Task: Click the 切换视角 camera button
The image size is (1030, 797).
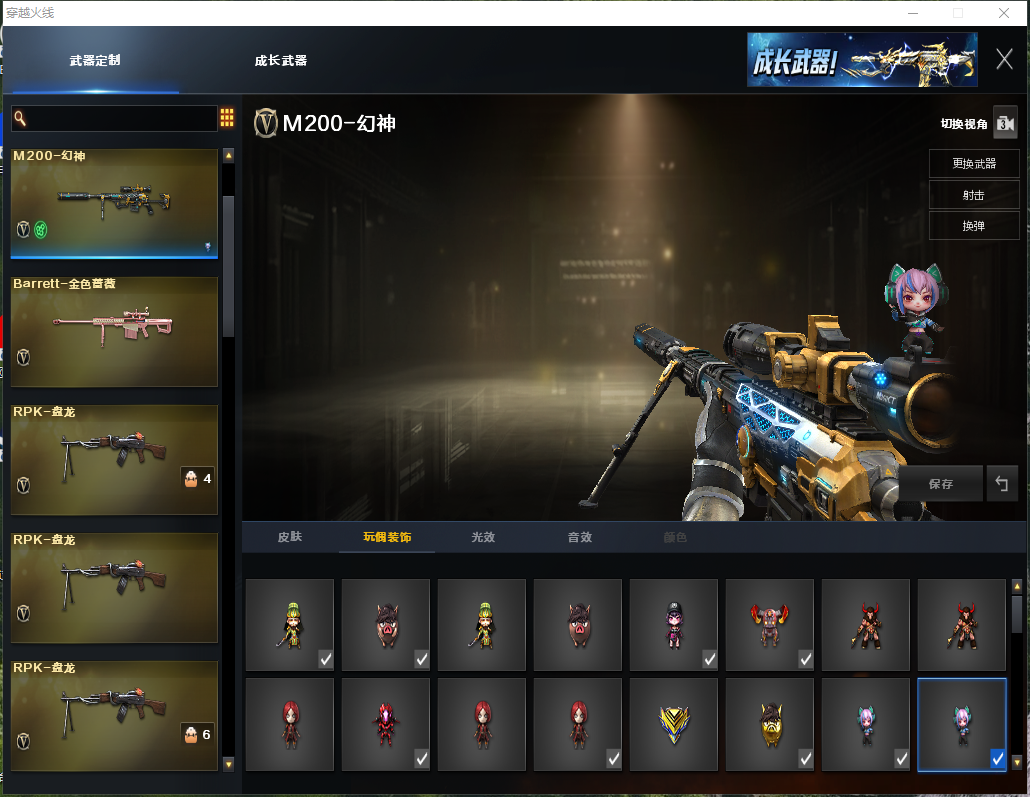Action: (1004, 123)
